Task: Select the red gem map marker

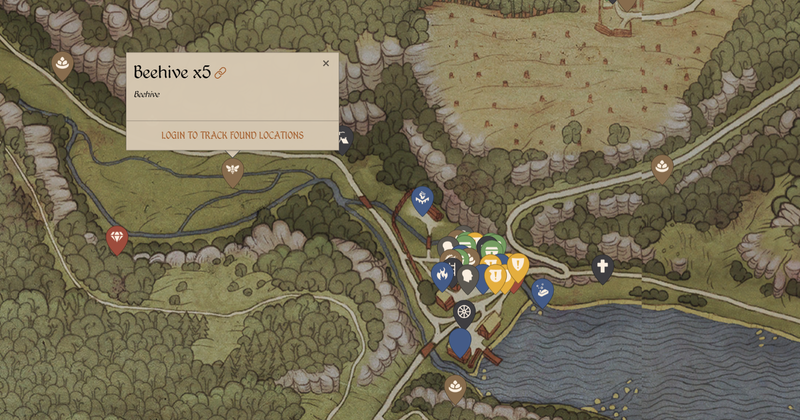Action: coord(117,238)
